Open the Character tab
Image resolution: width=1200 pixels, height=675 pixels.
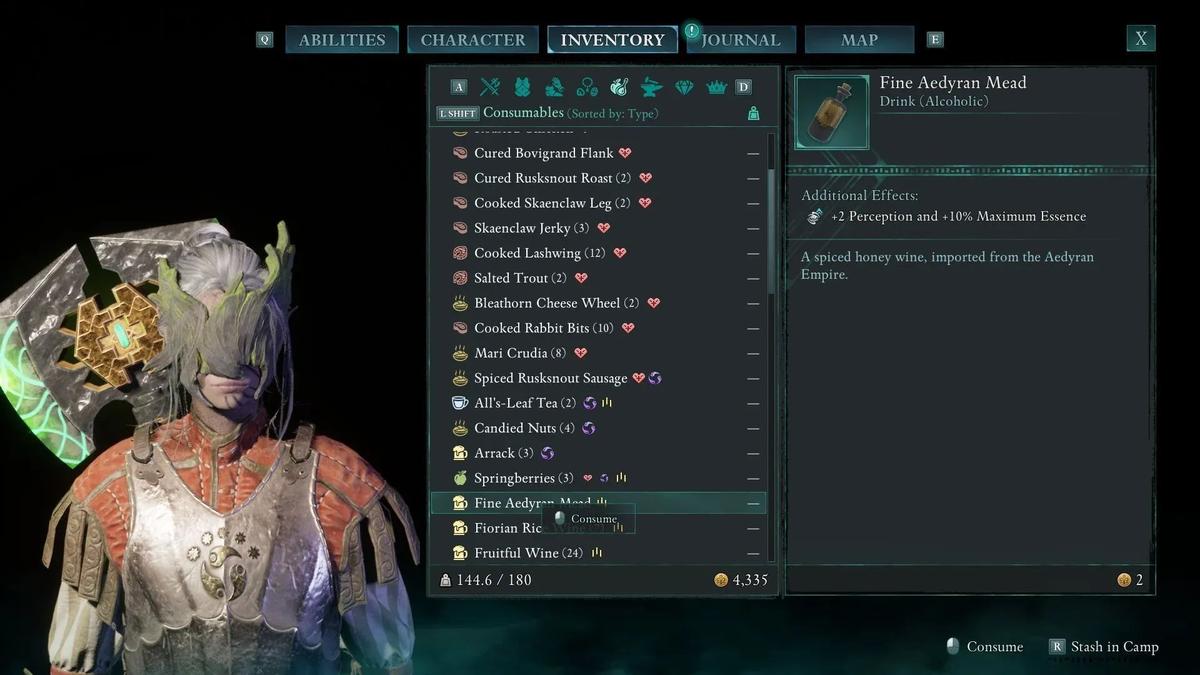click(x=473, y=40)
